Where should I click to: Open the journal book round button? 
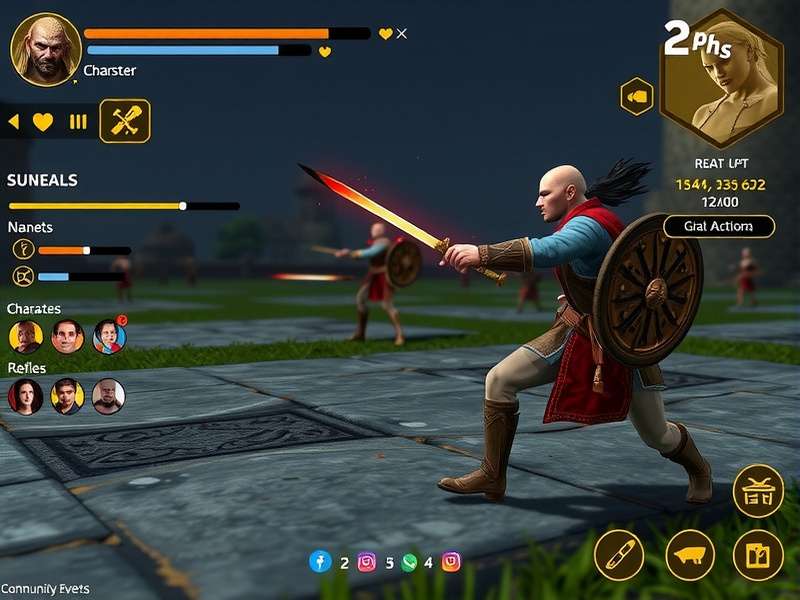[x=758, y=555]
